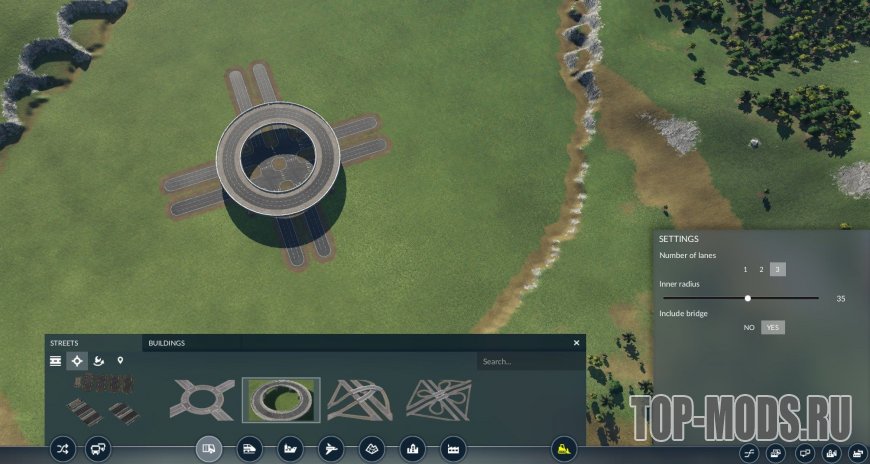The image size is (870, 464).
Task: Choose the elevated ring roundabout thumbnail
Action: [281, 399]
